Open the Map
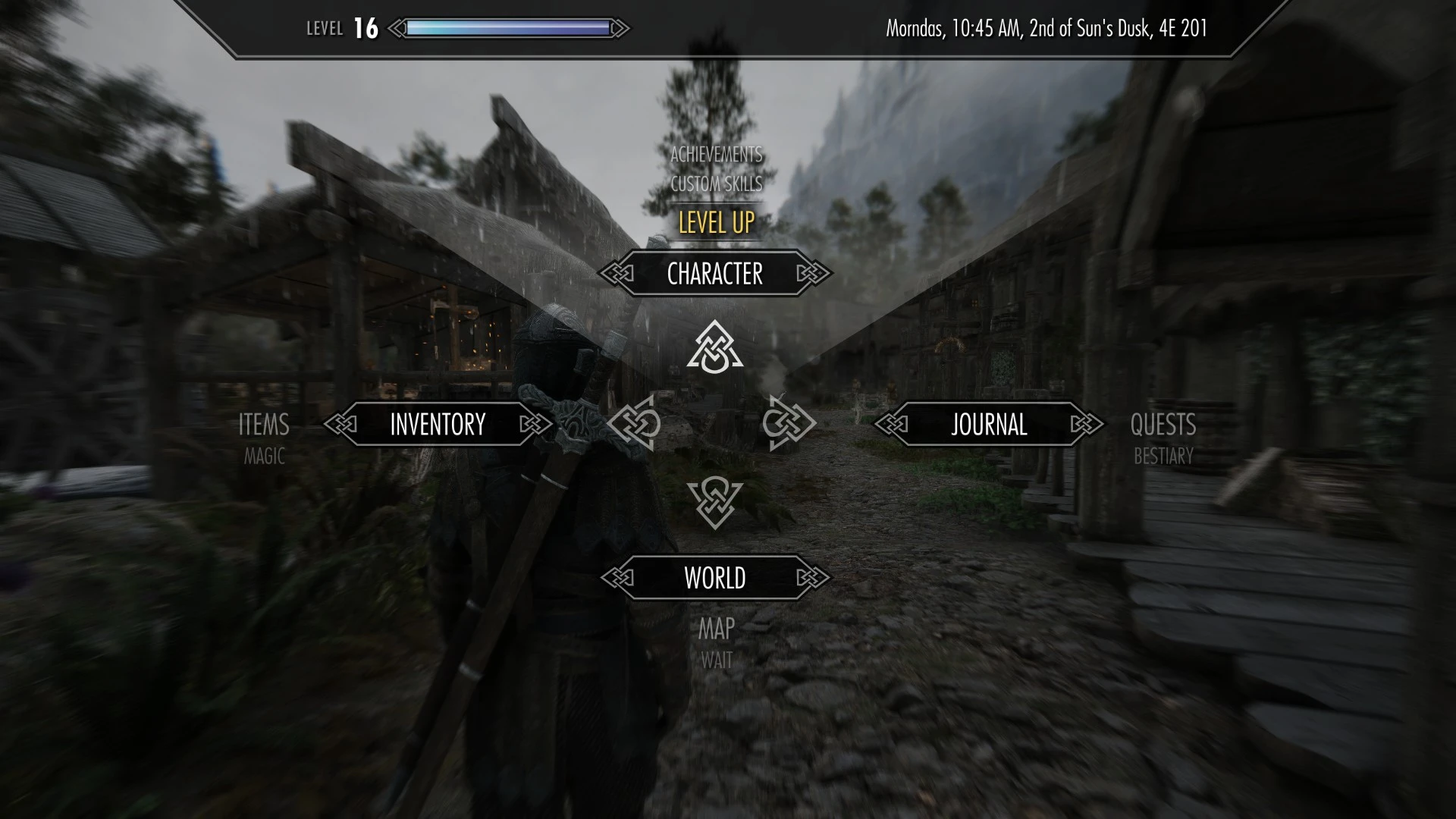 [716, 629]
